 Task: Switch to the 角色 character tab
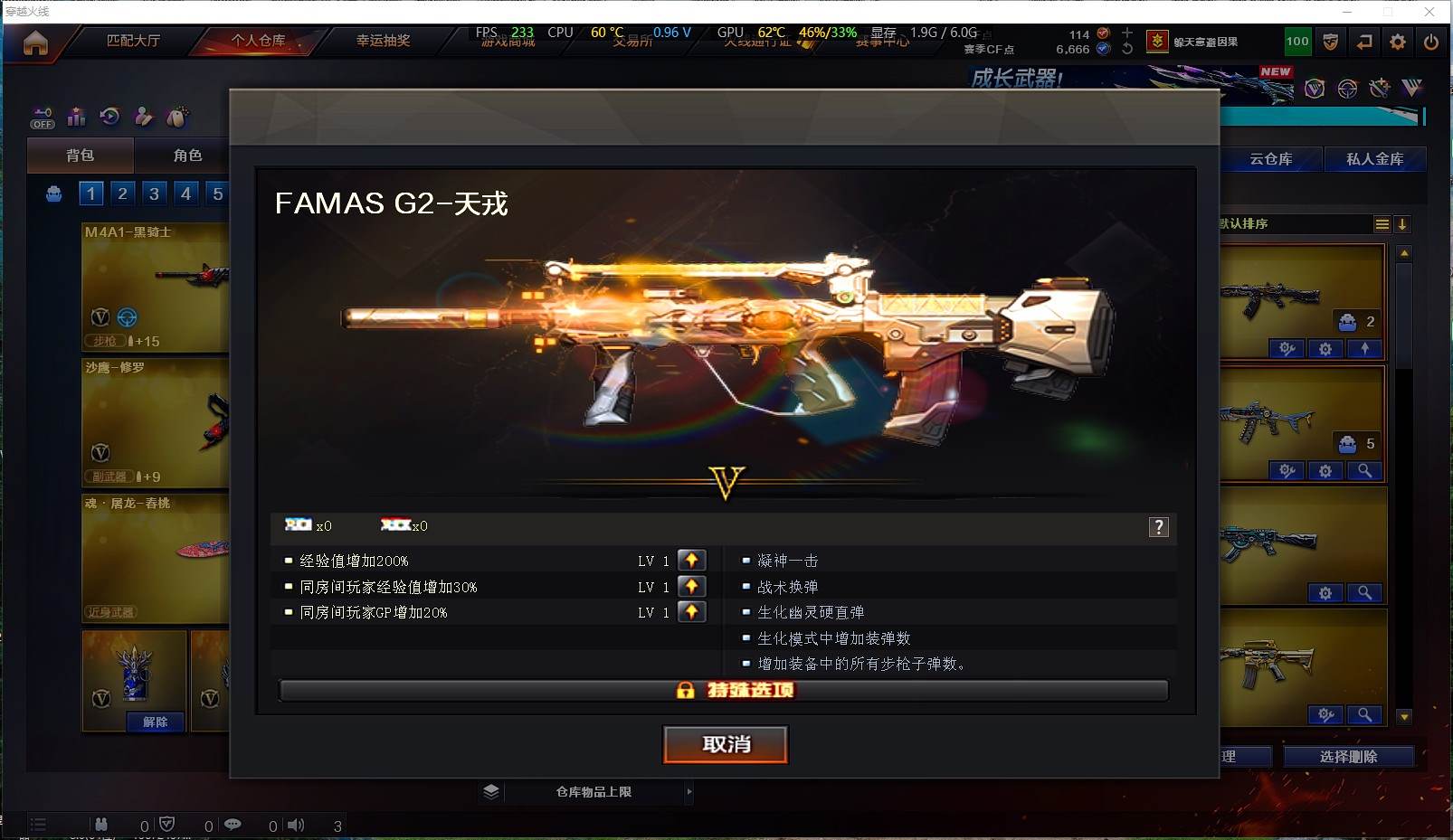187,156
